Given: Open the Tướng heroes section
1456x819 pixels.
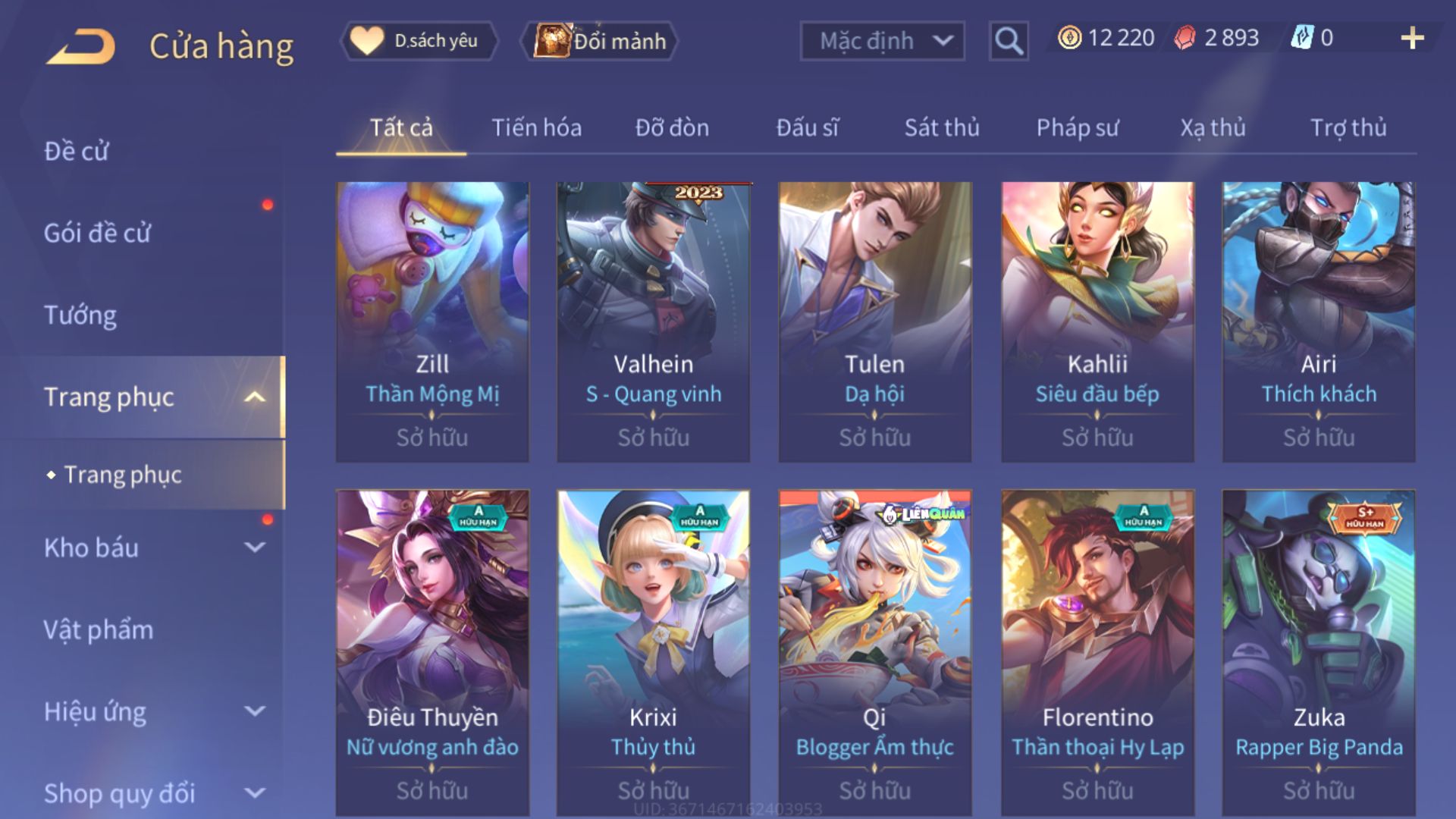Looking at the screenshot, I should click(x=80, y=315).
